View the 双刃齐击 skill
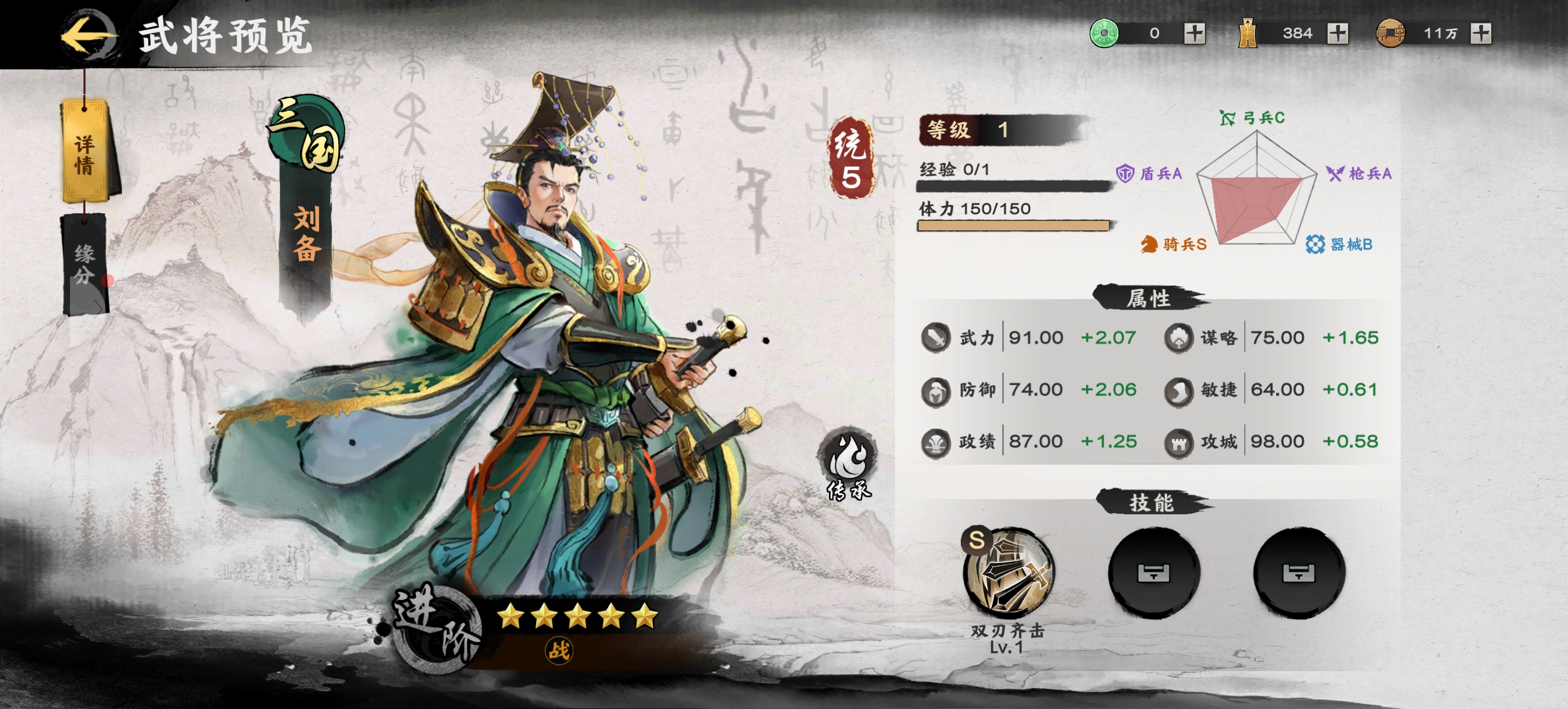The width and height of the screenshot is (1568, 709). coord(1008,573)
